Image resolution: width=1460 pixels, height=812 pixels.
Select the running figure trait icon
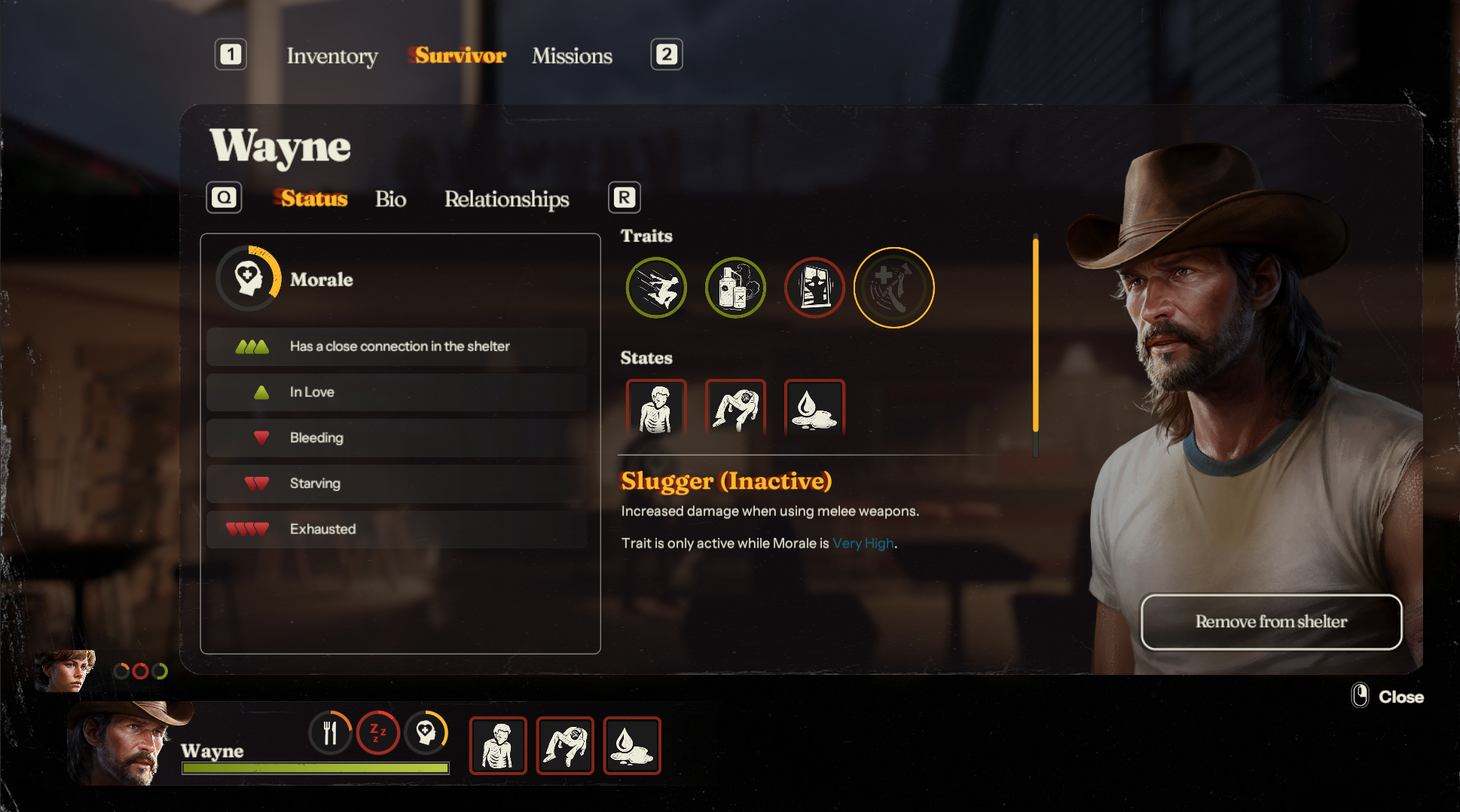pos(656,288)
